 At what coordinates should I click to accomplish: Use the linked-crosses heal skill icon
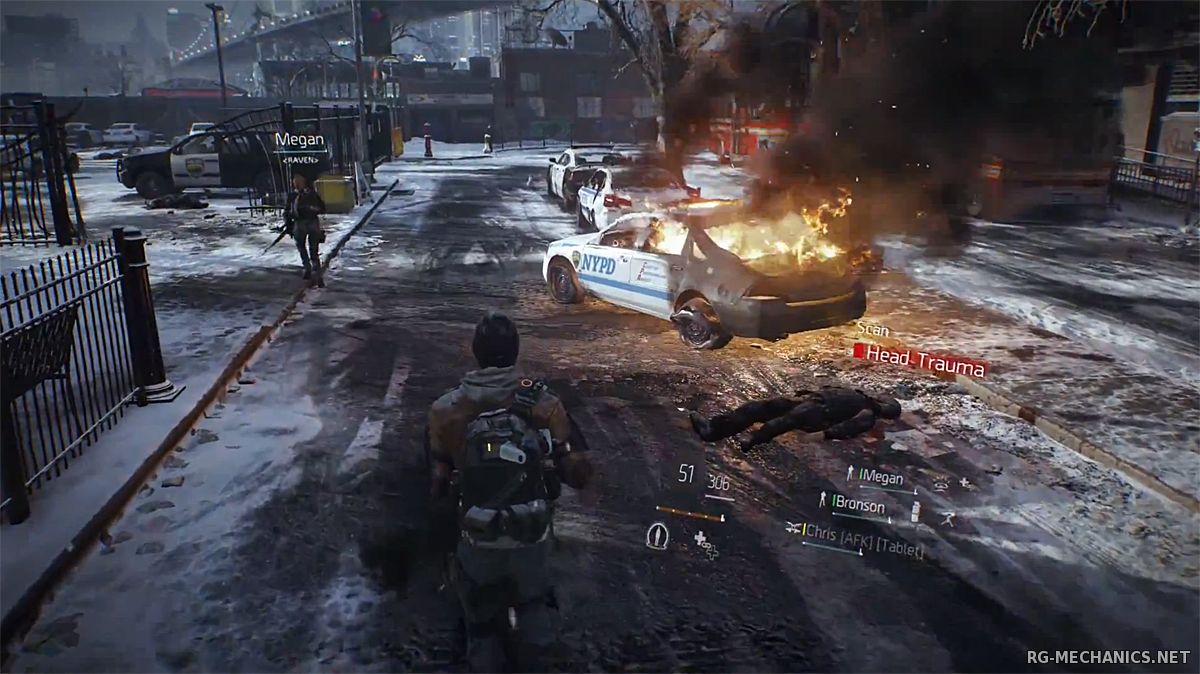(706, 543)
